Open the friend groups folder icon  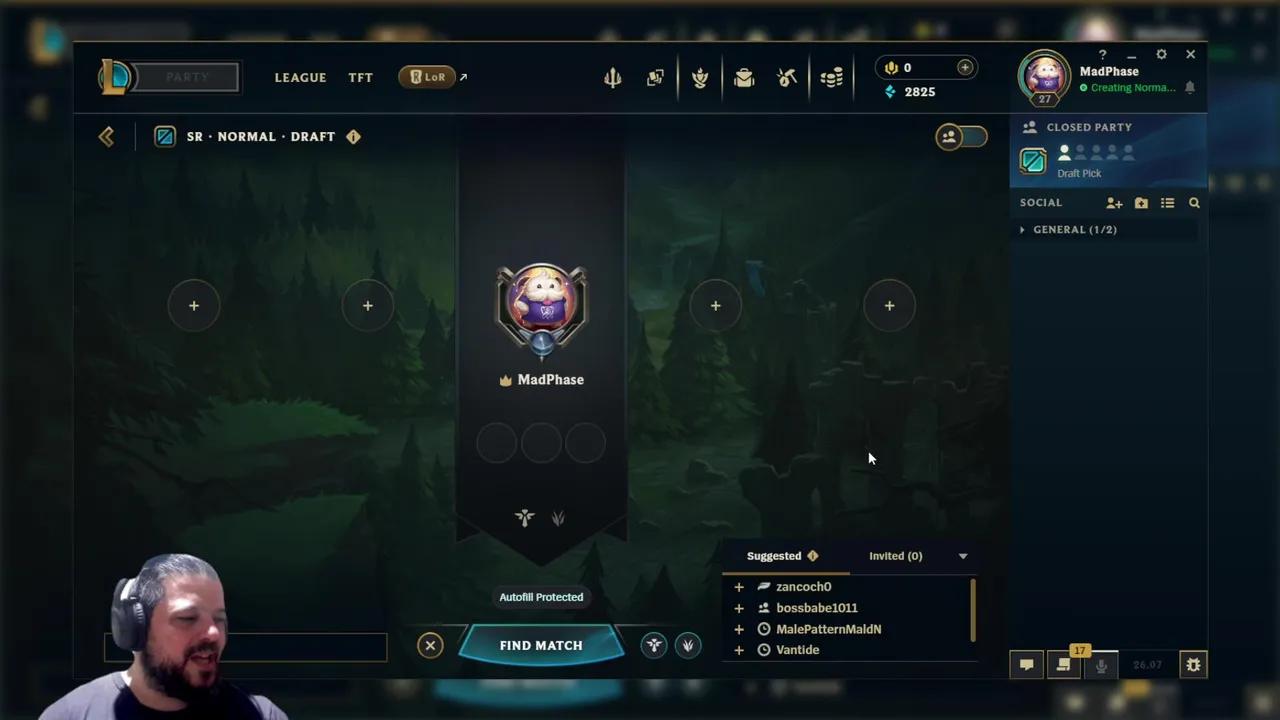(1141, 202)
